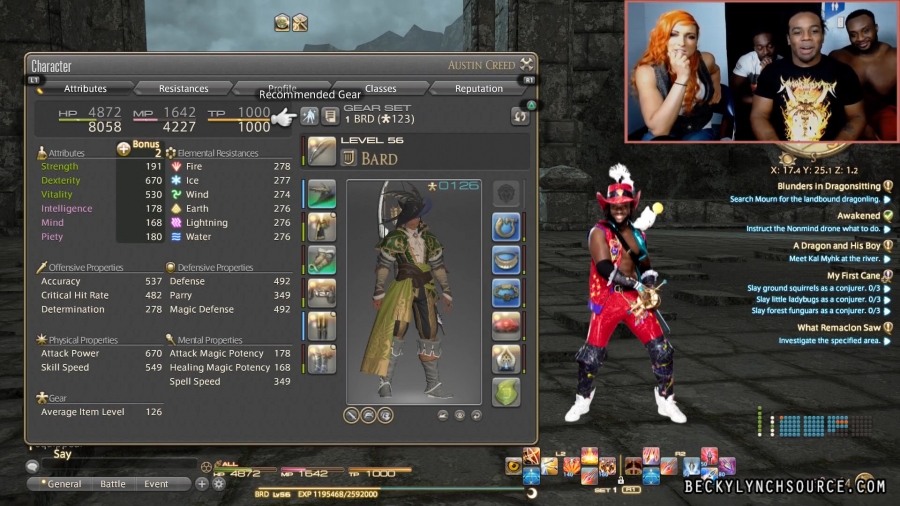Select the green hat head slot
The width and height of the screenshot is (900, 506).
click(322, 194)
